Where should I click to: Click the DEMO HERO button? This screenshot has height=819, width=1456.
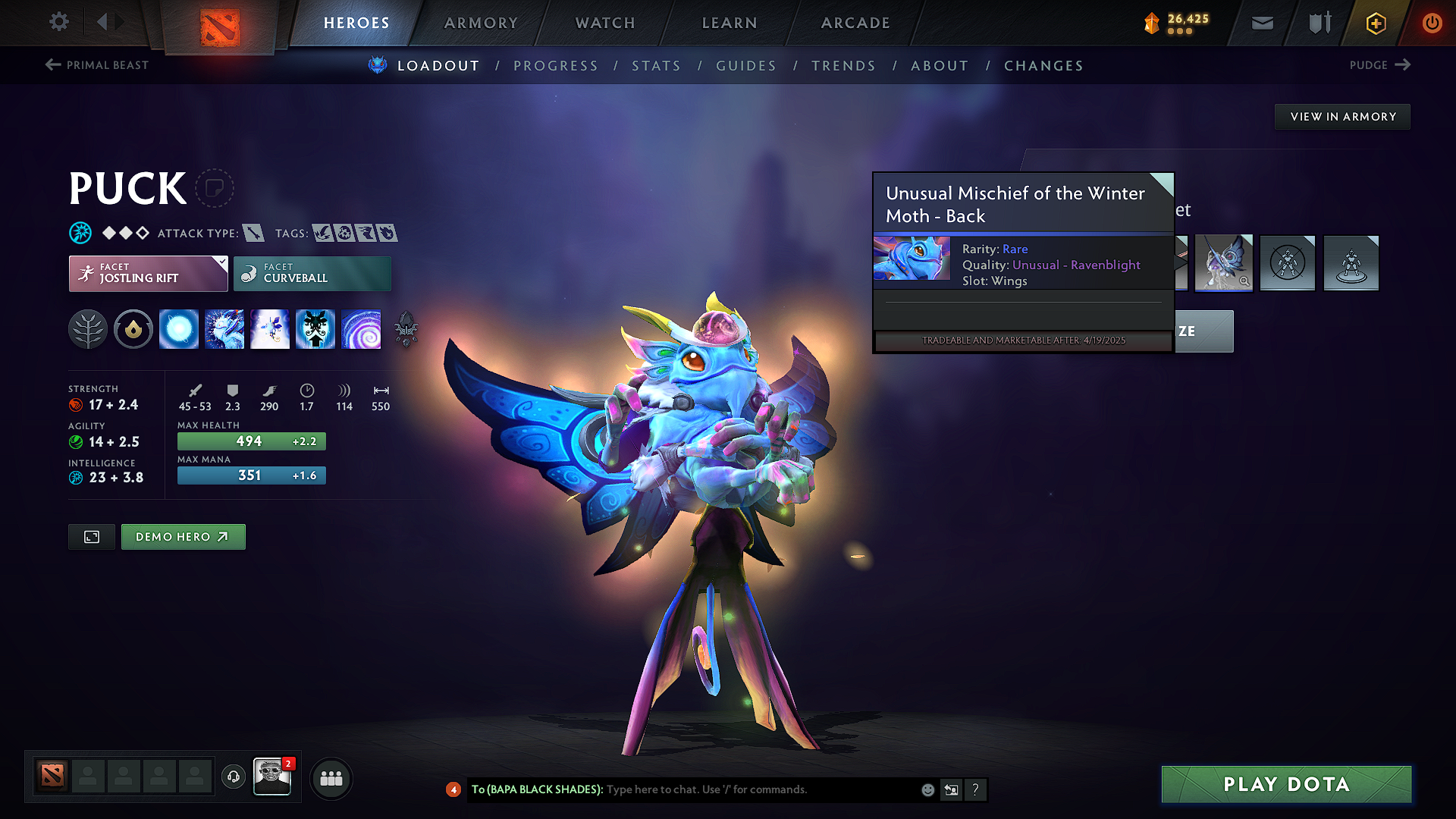183,537
